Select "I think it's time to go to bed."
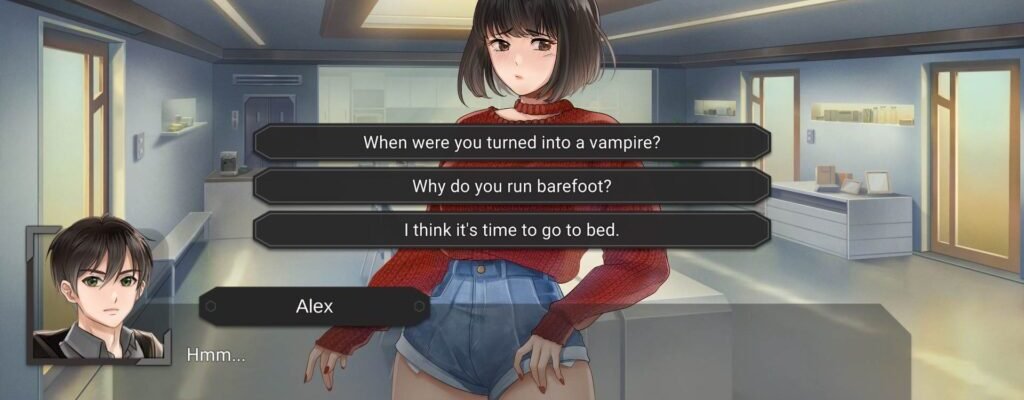 pyautogui.click(x=511, y=230)
